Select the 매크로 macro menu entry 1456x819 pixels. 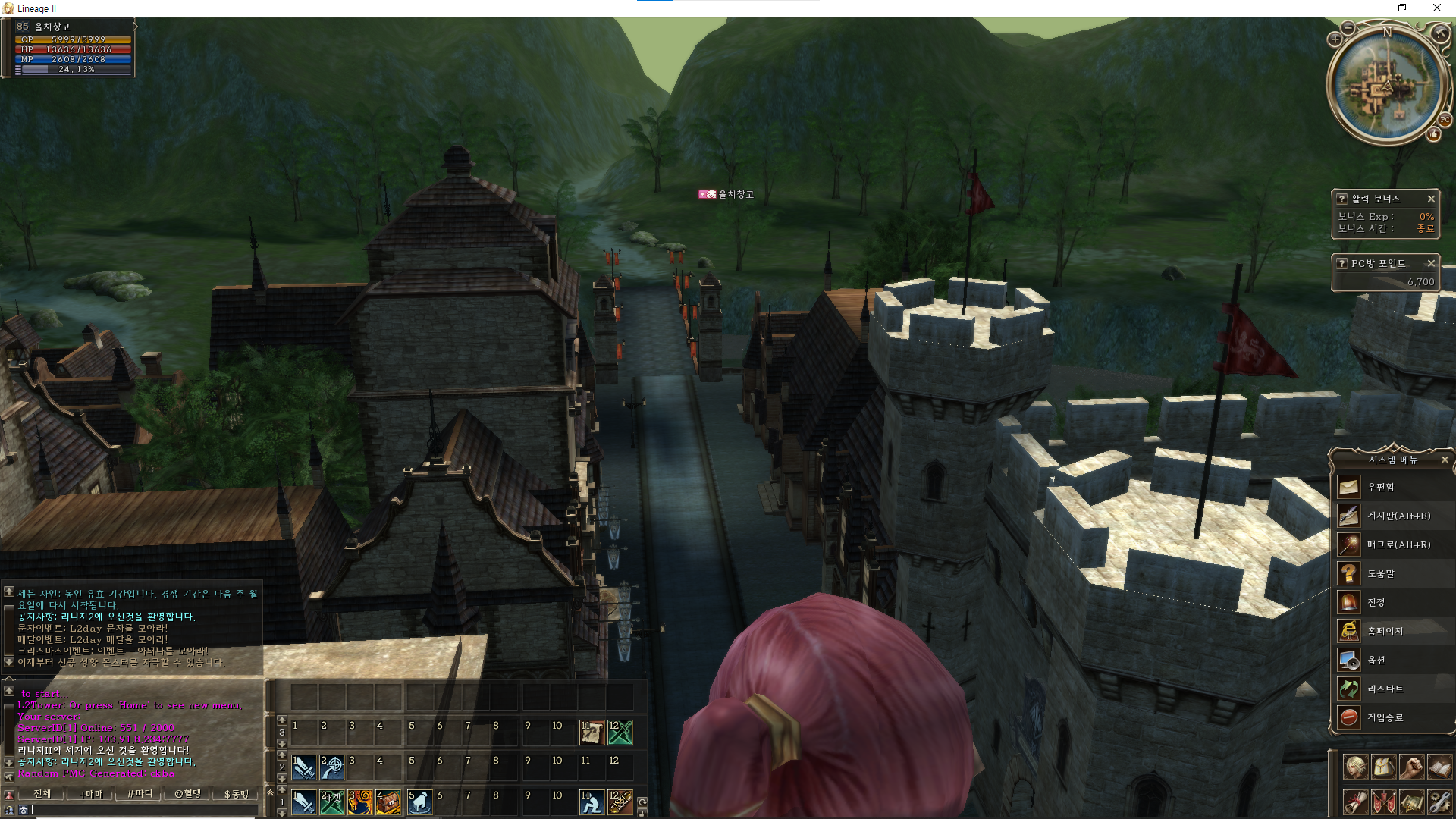point(1398,544)
